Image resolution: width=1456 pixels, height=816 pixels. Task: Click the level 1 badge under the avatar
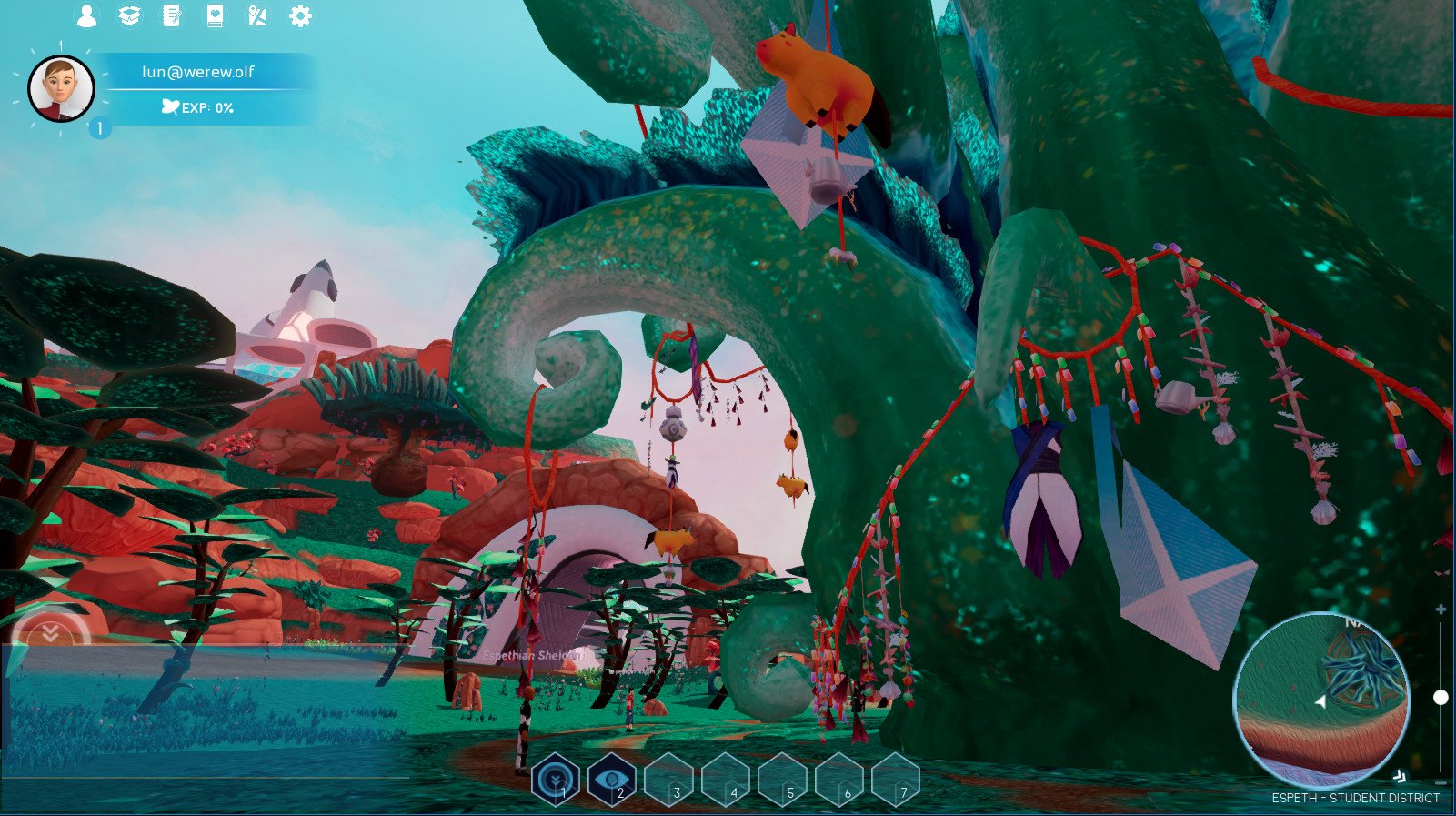pyautogui.click(x=100, y=126)
